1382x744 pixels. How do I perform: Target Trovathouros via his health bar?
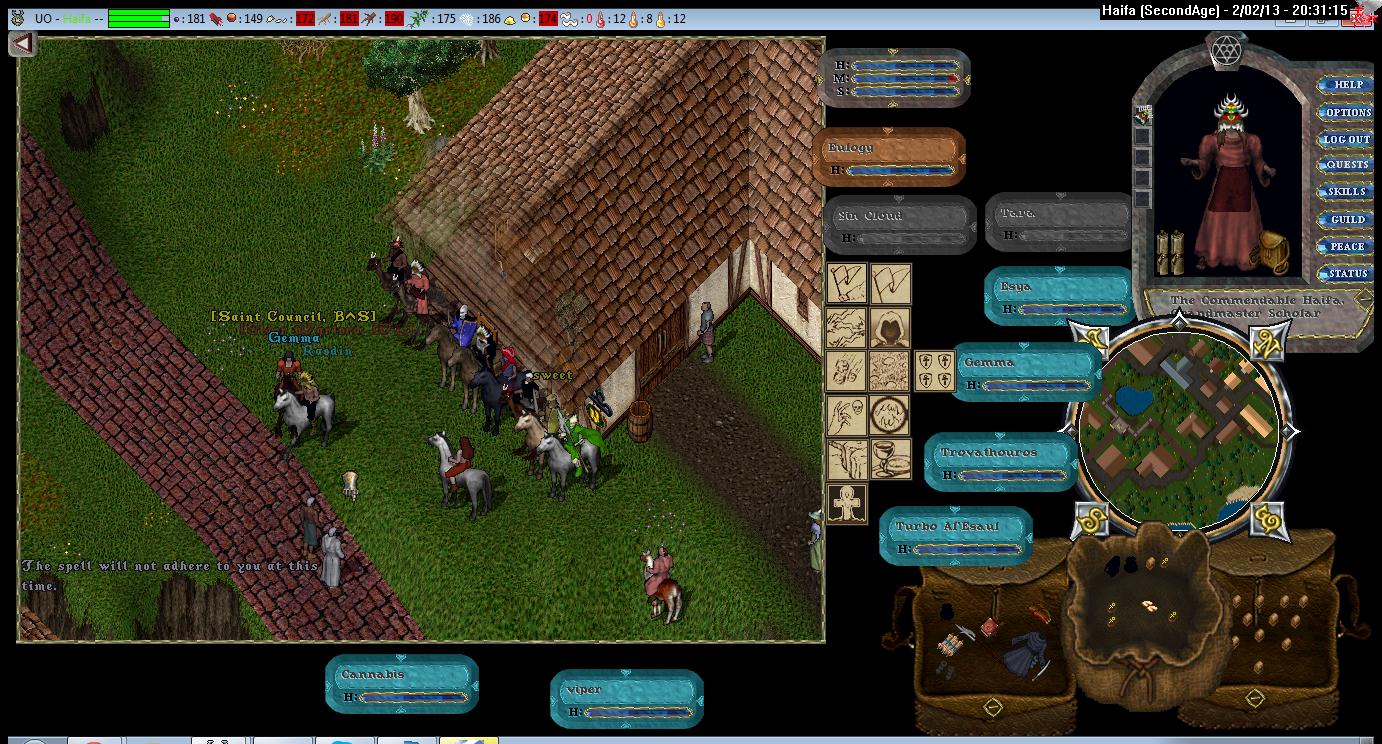[x=1000, y=462]
